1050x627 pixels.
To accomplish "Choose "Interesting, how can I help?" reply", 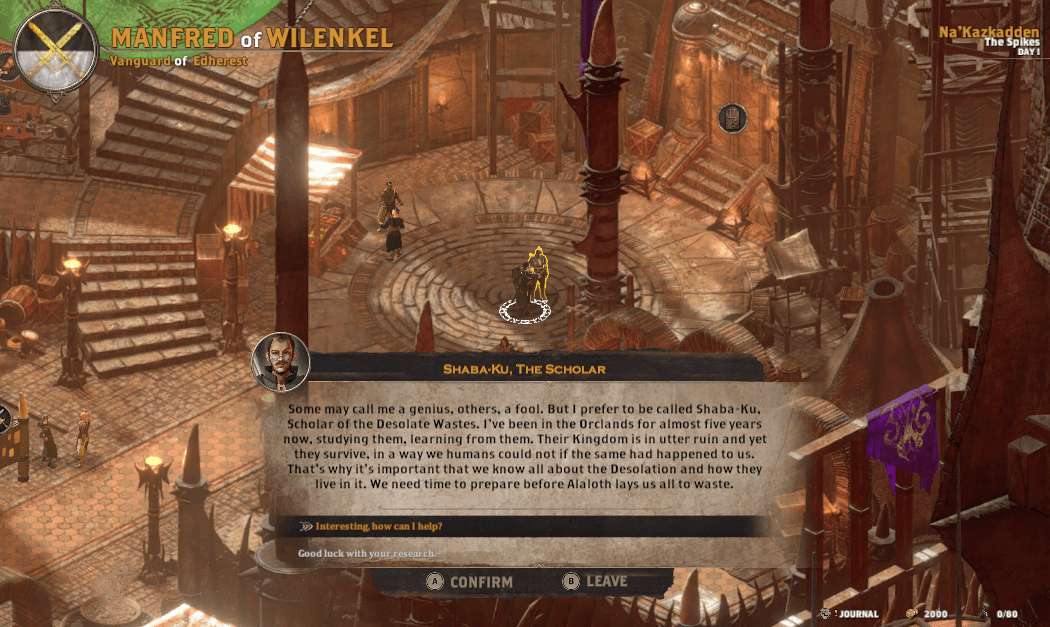I will tap(379, 527).
